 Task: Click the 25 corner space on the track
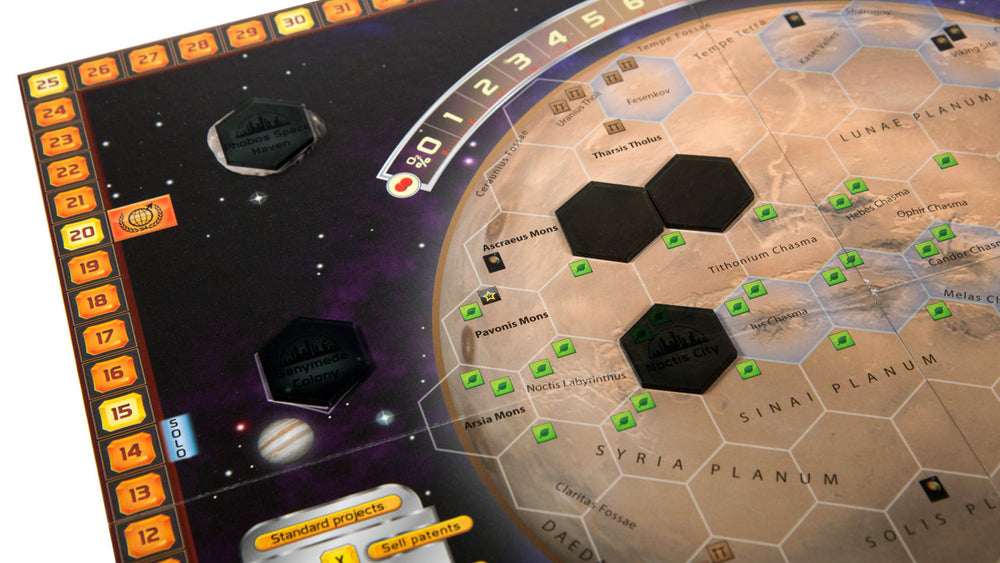(x=47, y=83)
